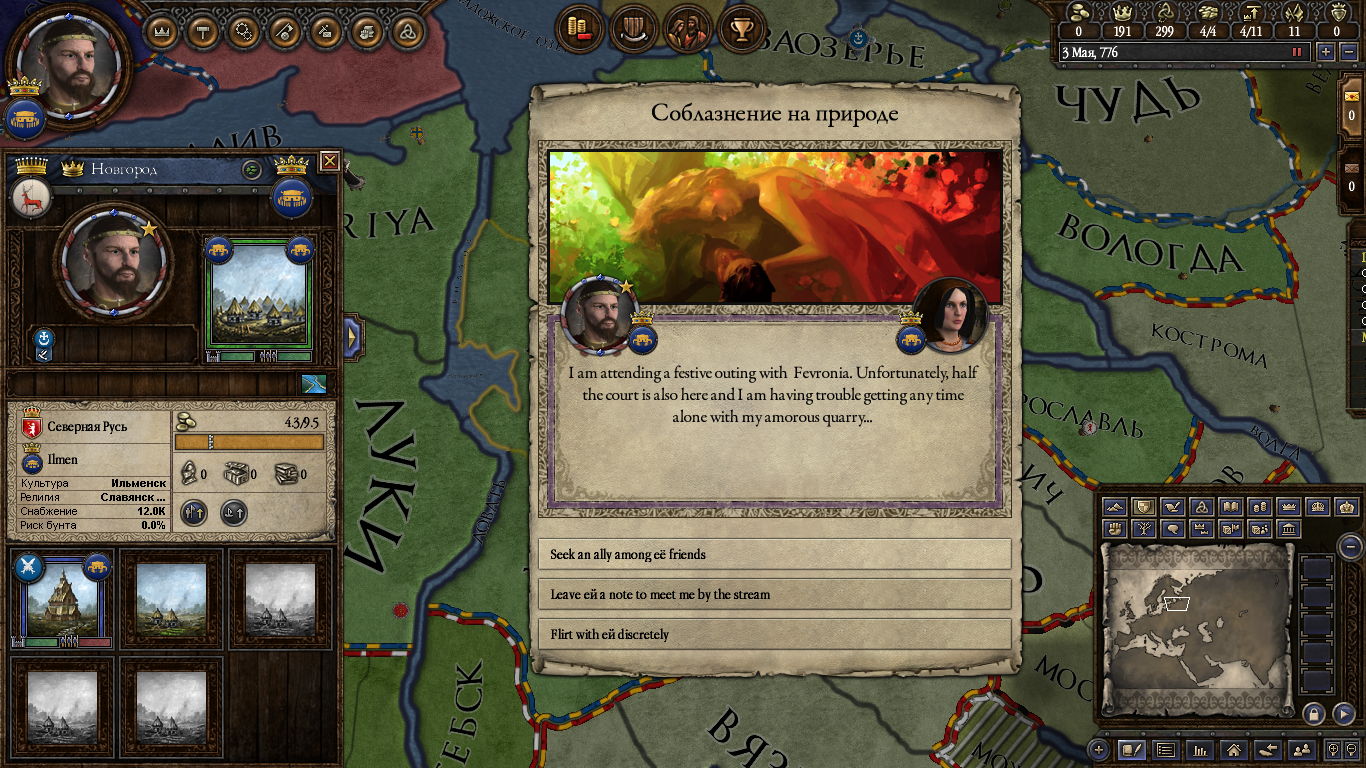The image size is (1366, 768).
Task: Collapse the minimap with the minus button
Action: [x=1350, y=546]
